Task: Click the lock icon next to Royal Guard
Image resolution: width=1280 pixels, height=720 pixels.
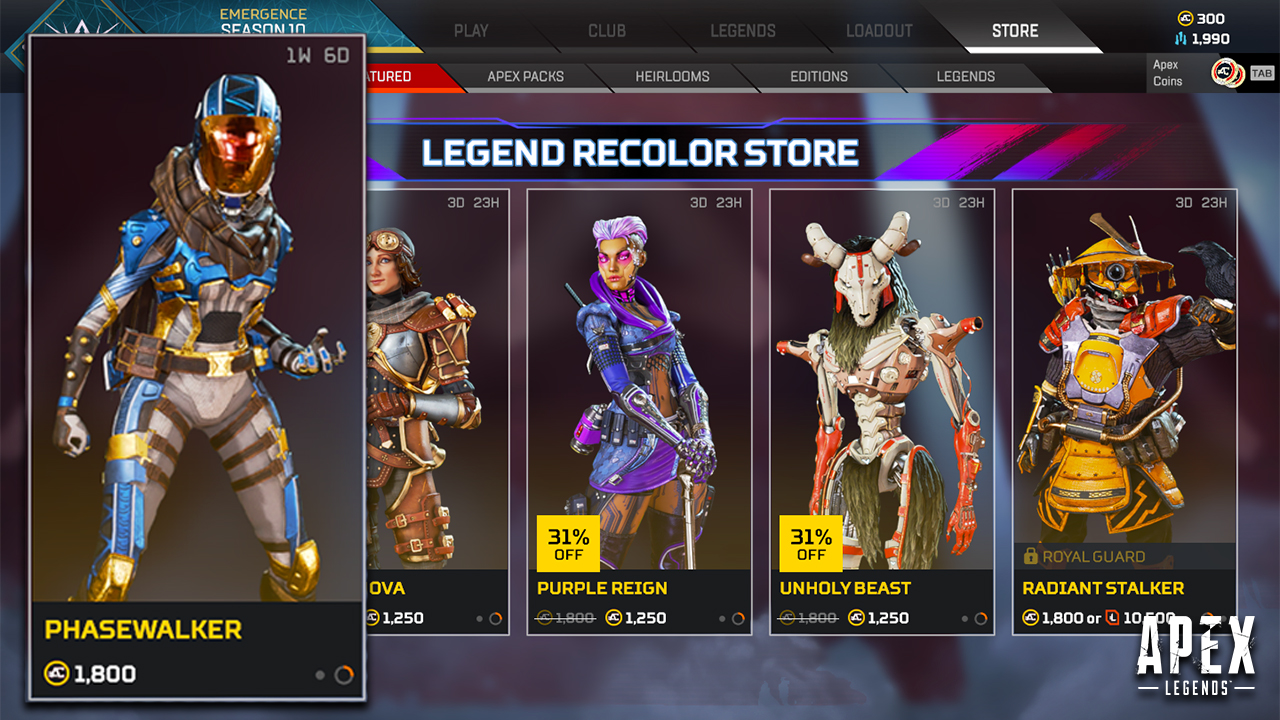Action: [x=1028, y=556]
